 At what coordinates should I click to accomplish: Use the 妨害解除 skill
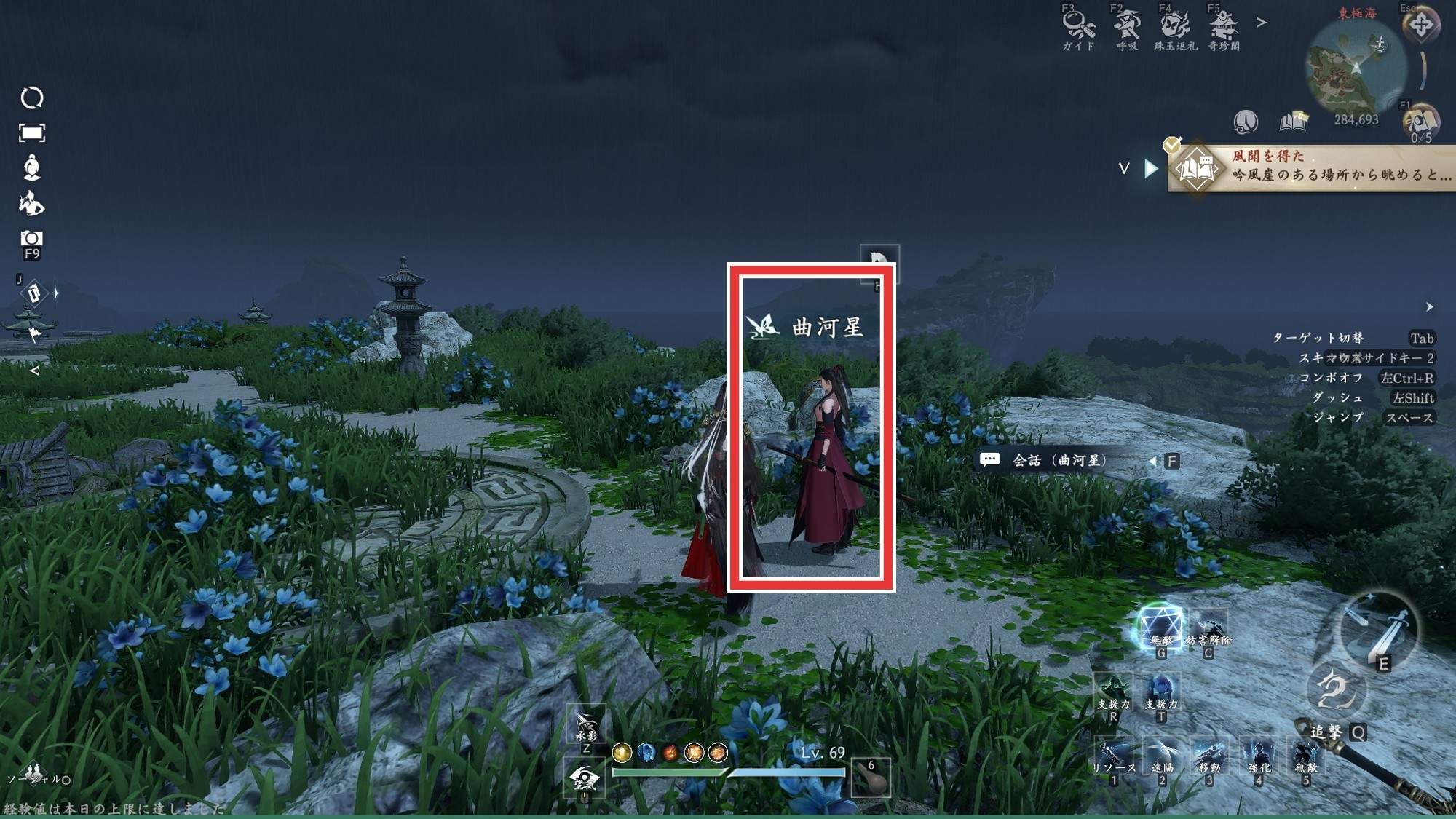[x=1209, y=629]
